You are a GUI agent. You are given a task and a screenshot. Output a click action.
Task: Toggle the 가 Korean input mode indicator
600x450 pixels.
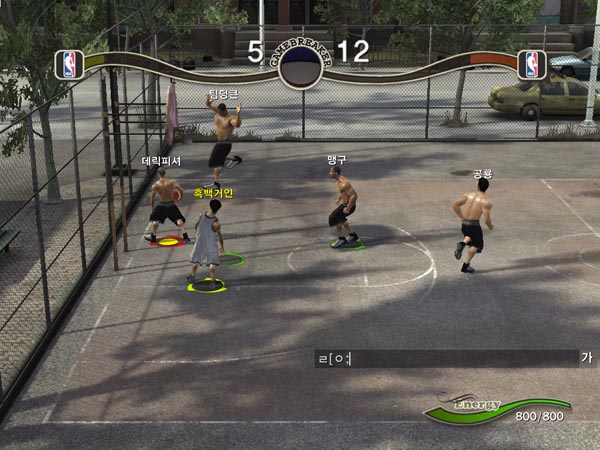coord(586,358)
